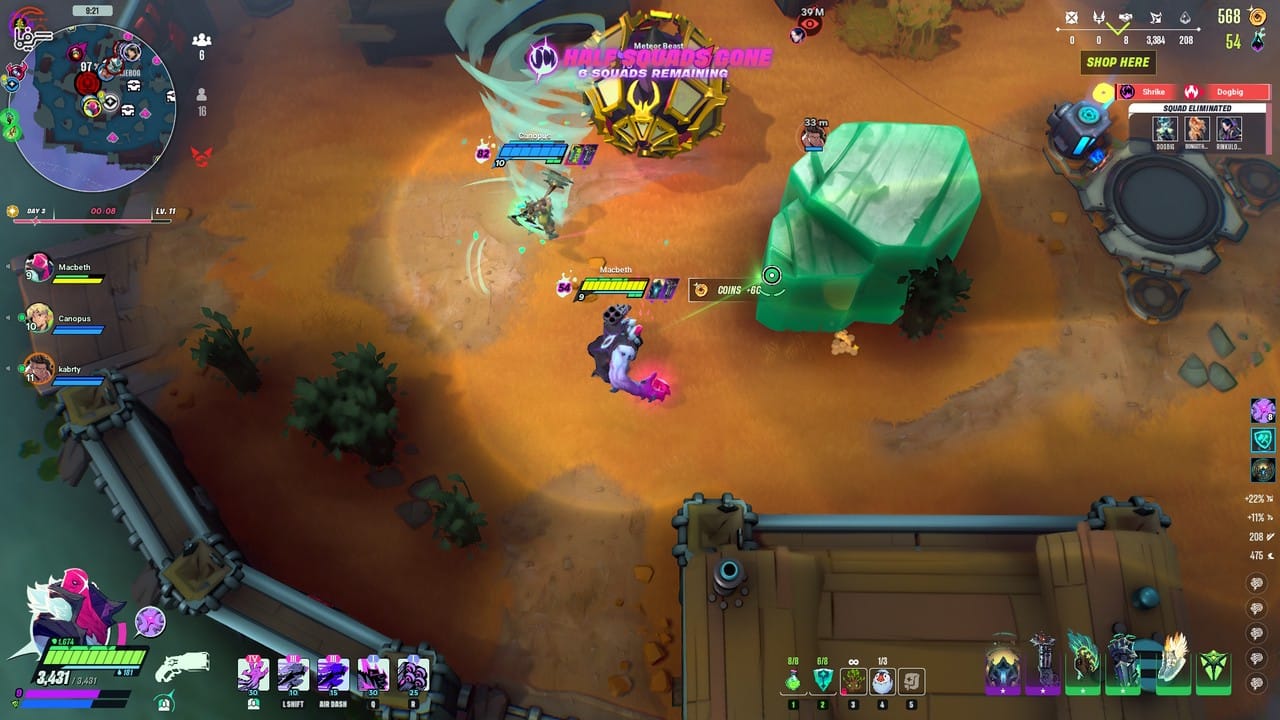Activate the L SHIFT ability icon
This screenshot has width=1280, height=720.
pos(293,674)
